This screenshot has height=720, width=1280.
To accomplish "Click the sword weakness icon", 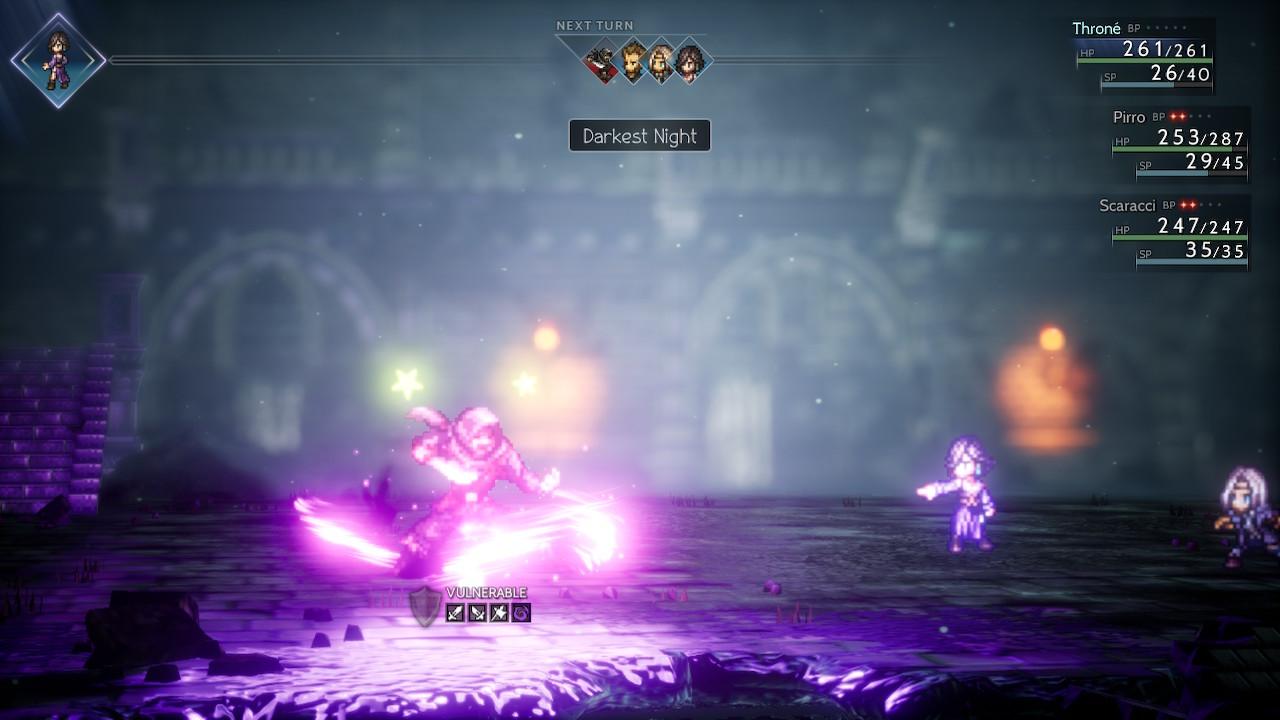I will click(x=455, y=612).
